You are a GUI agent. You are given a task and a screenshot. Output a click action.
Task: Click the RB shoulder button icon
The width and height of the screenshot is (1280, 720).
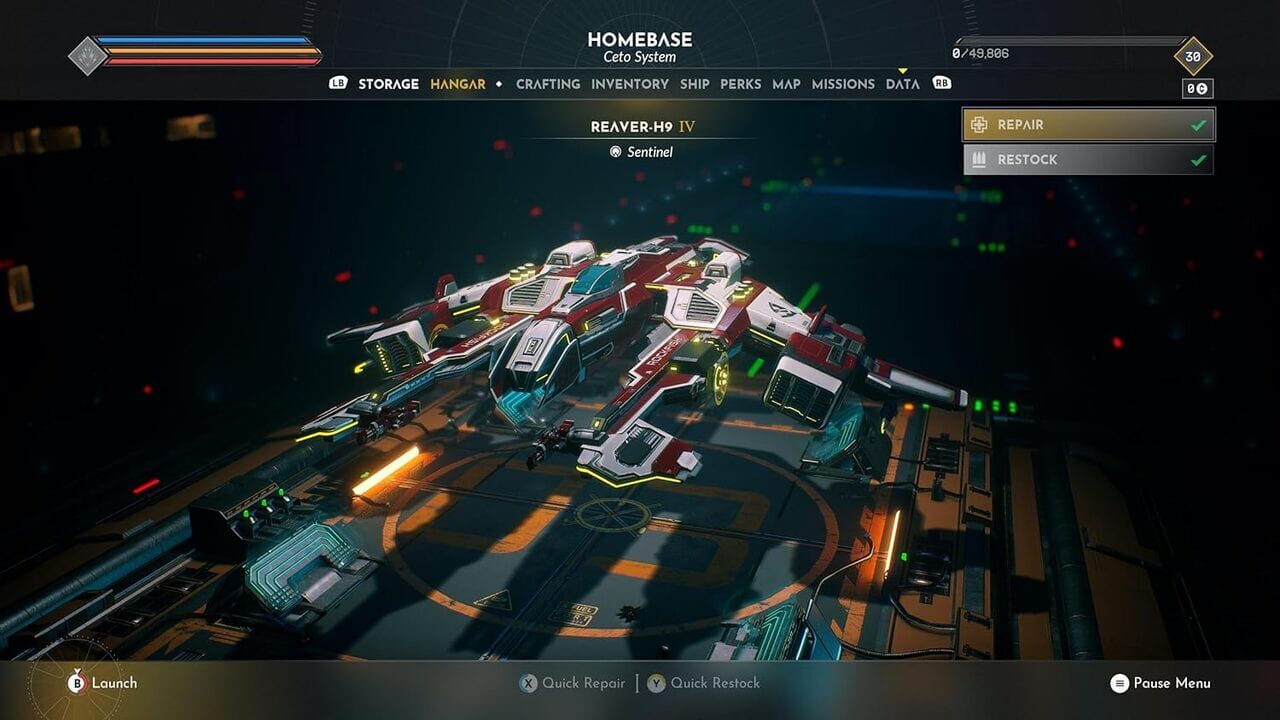[940, 84]
